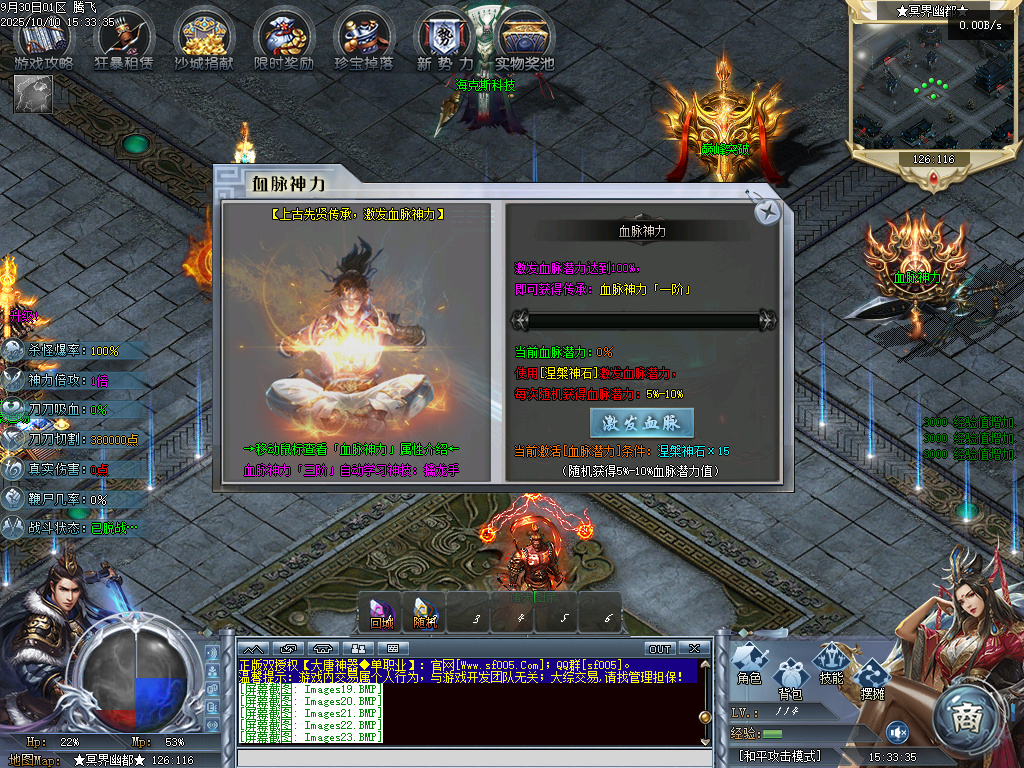Open the 珍宝掉落 treasure drops
The width and height of the screenshot is (1024, 768).
tap(364, 41)
